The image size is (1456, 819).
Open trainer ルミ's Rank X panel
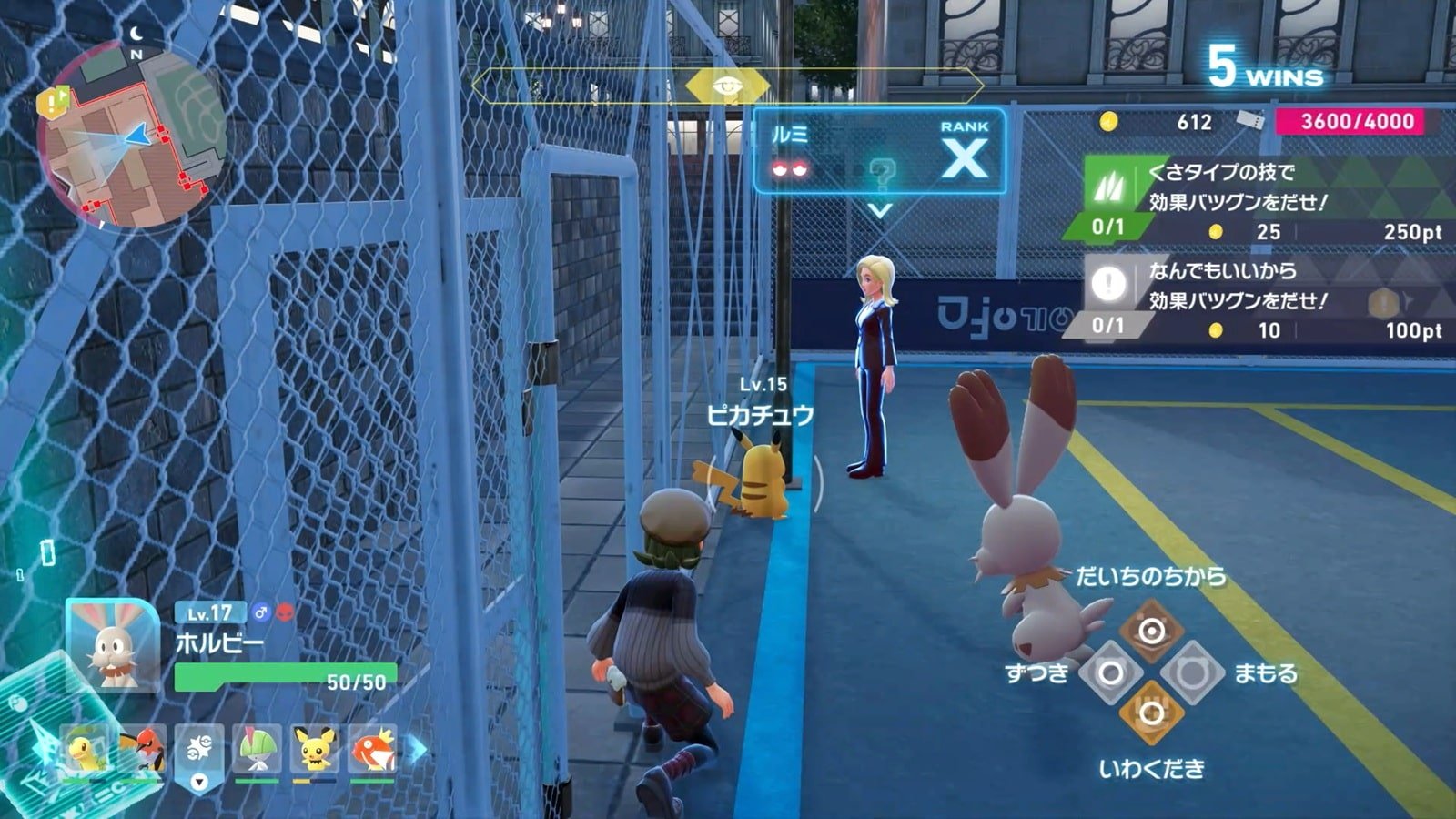(x=879, y=152)
